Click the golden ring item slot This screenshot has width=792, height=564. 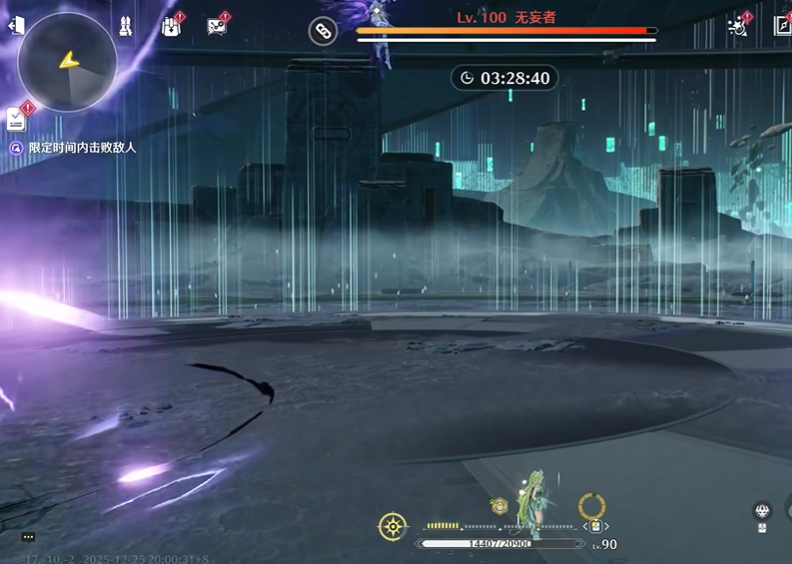point(592,506)
